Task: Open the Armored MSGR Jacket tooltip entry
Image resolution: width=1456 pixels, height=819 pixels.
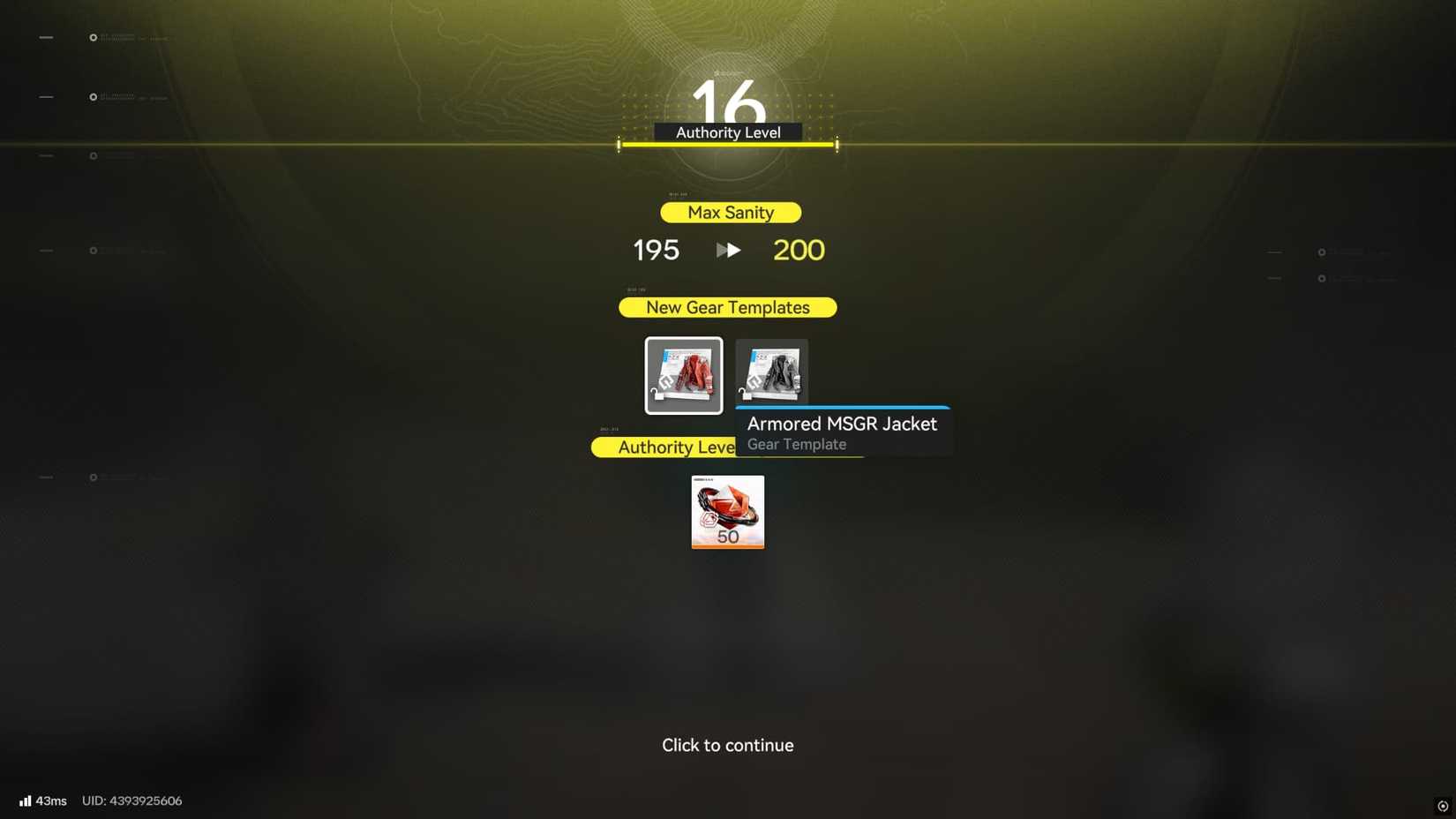Action: point(841,424)
